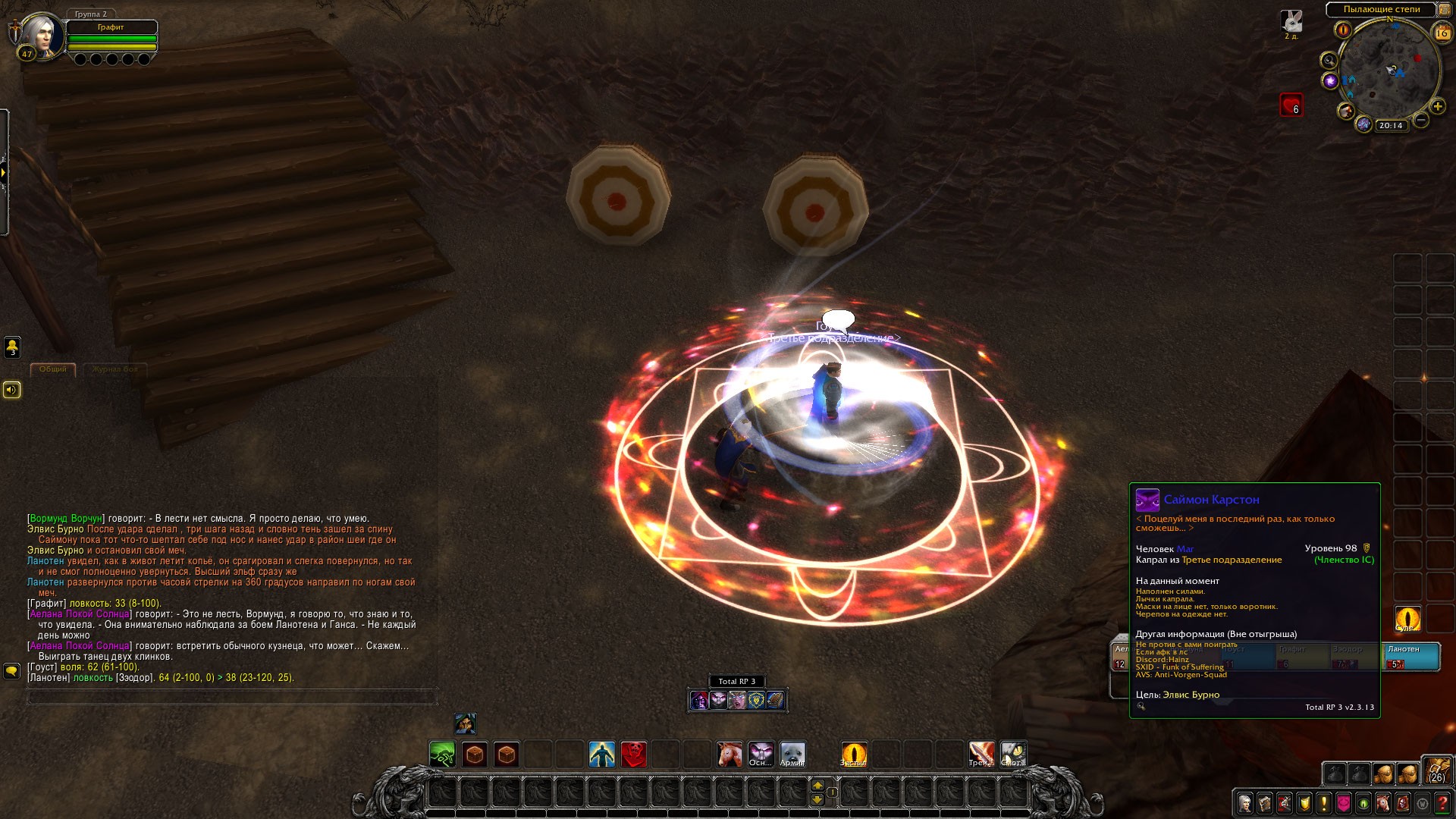Click the white rabbit buff icon
Image resolution: width=1456 pixels, height=819 pixels.
point(1291,20)
